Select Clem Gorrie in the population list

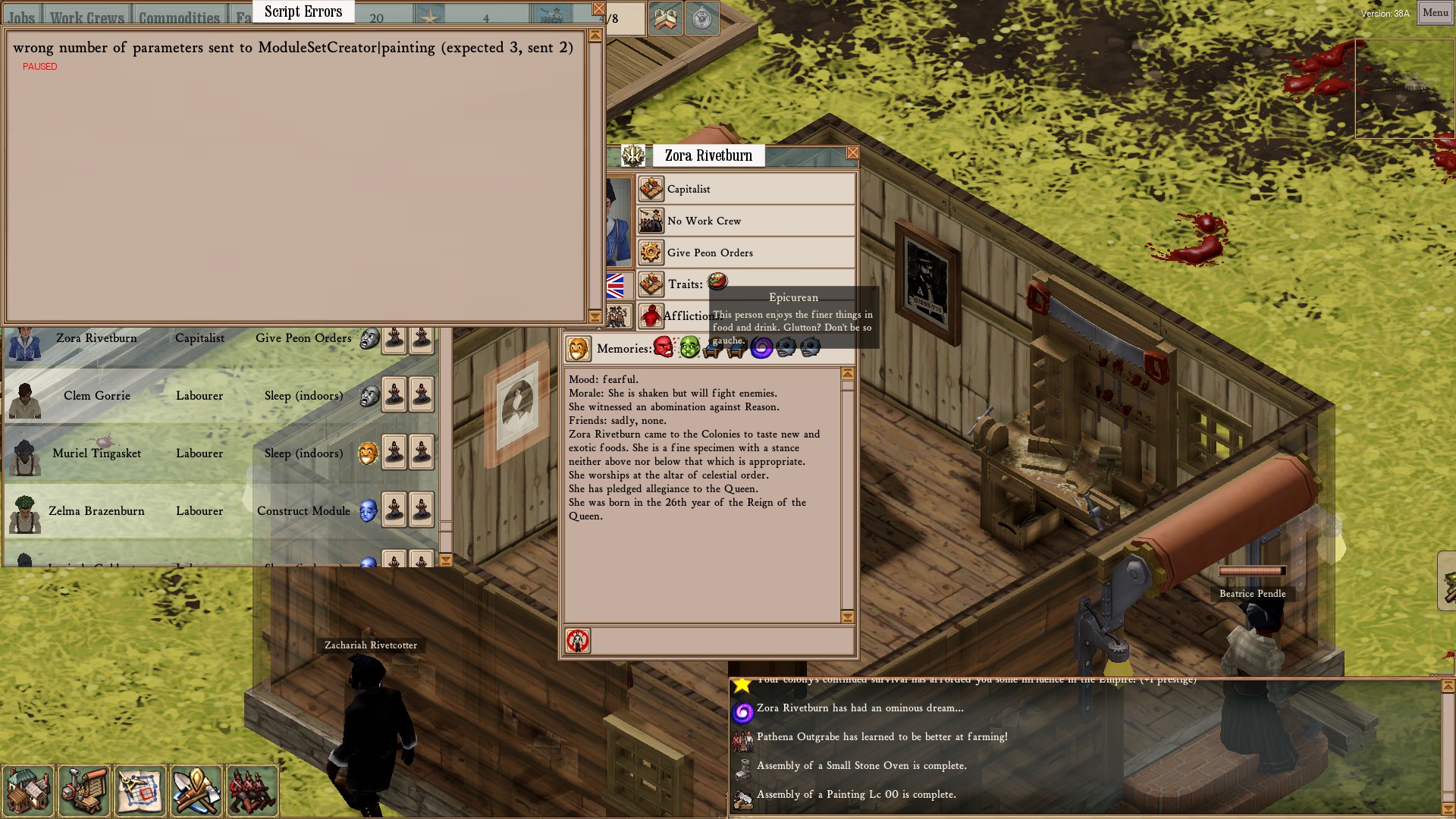point(97,396)
